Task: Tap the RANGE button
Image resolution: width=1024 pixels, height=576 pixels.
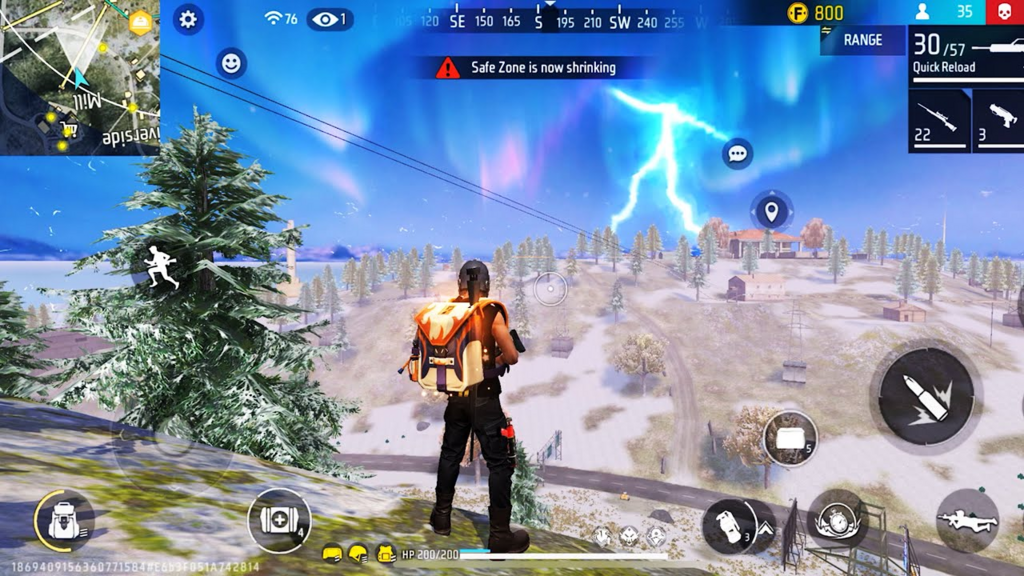Action: click(862, 40)
